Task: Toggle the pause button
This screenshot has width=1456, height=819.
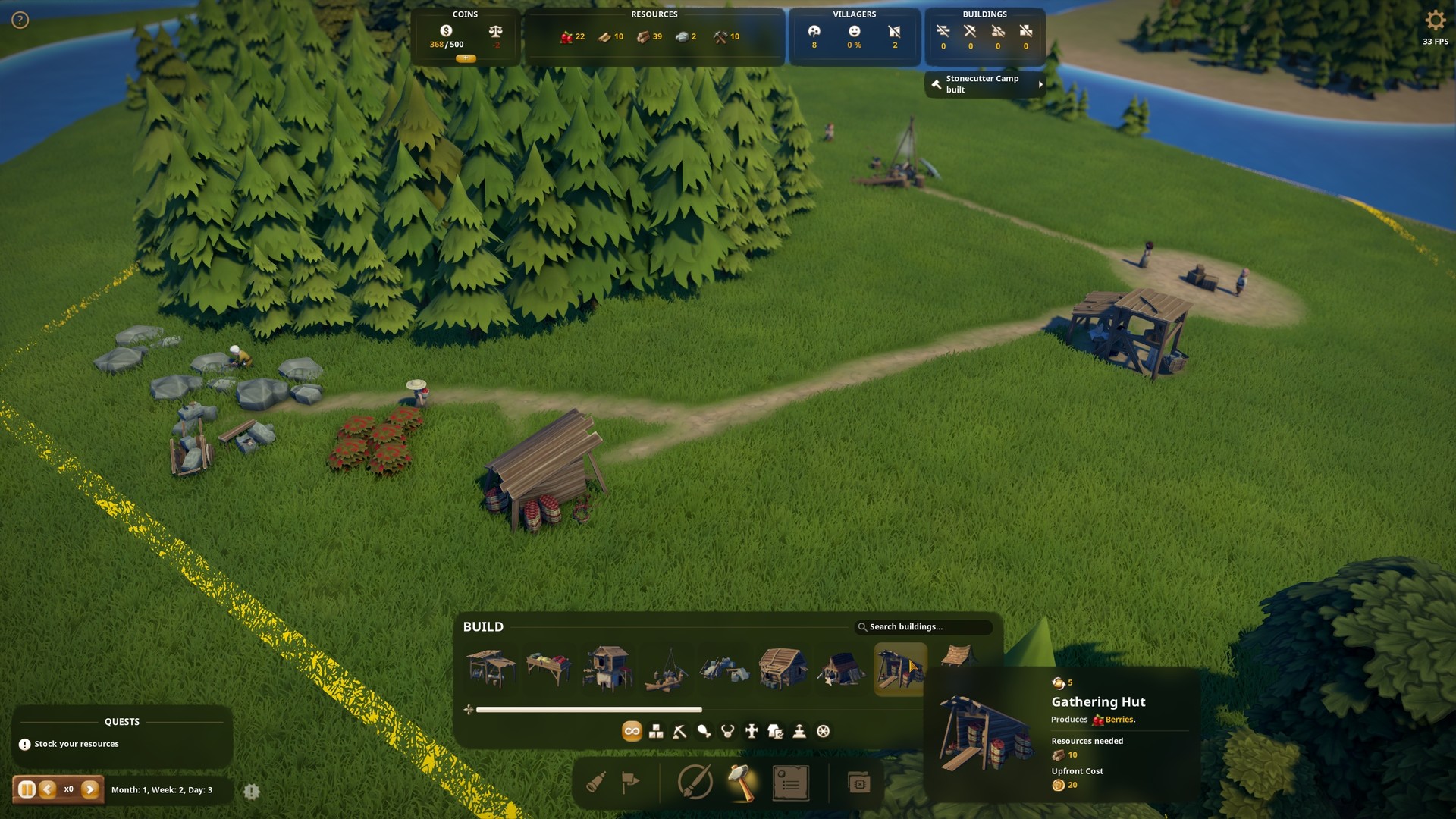Action: [27, 790]
